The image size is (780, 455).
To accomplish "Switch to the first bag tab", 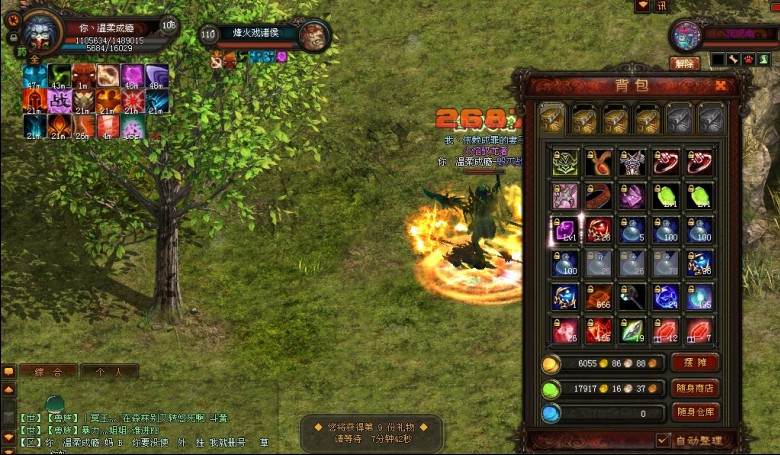I will pos(553,119).
